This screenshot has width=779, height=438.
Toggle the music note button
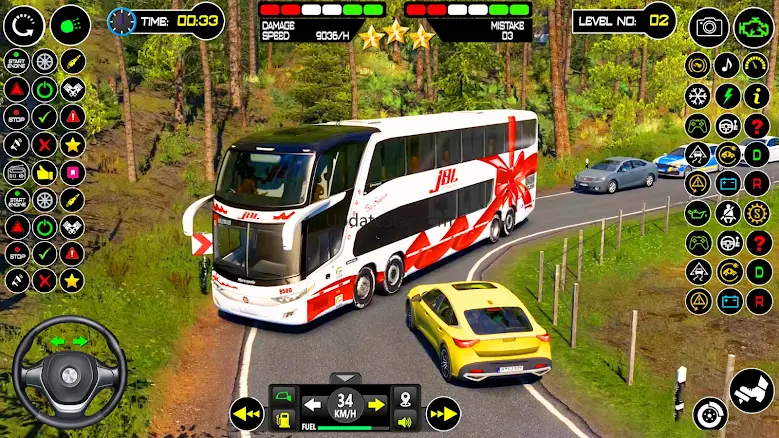point(727,66)
